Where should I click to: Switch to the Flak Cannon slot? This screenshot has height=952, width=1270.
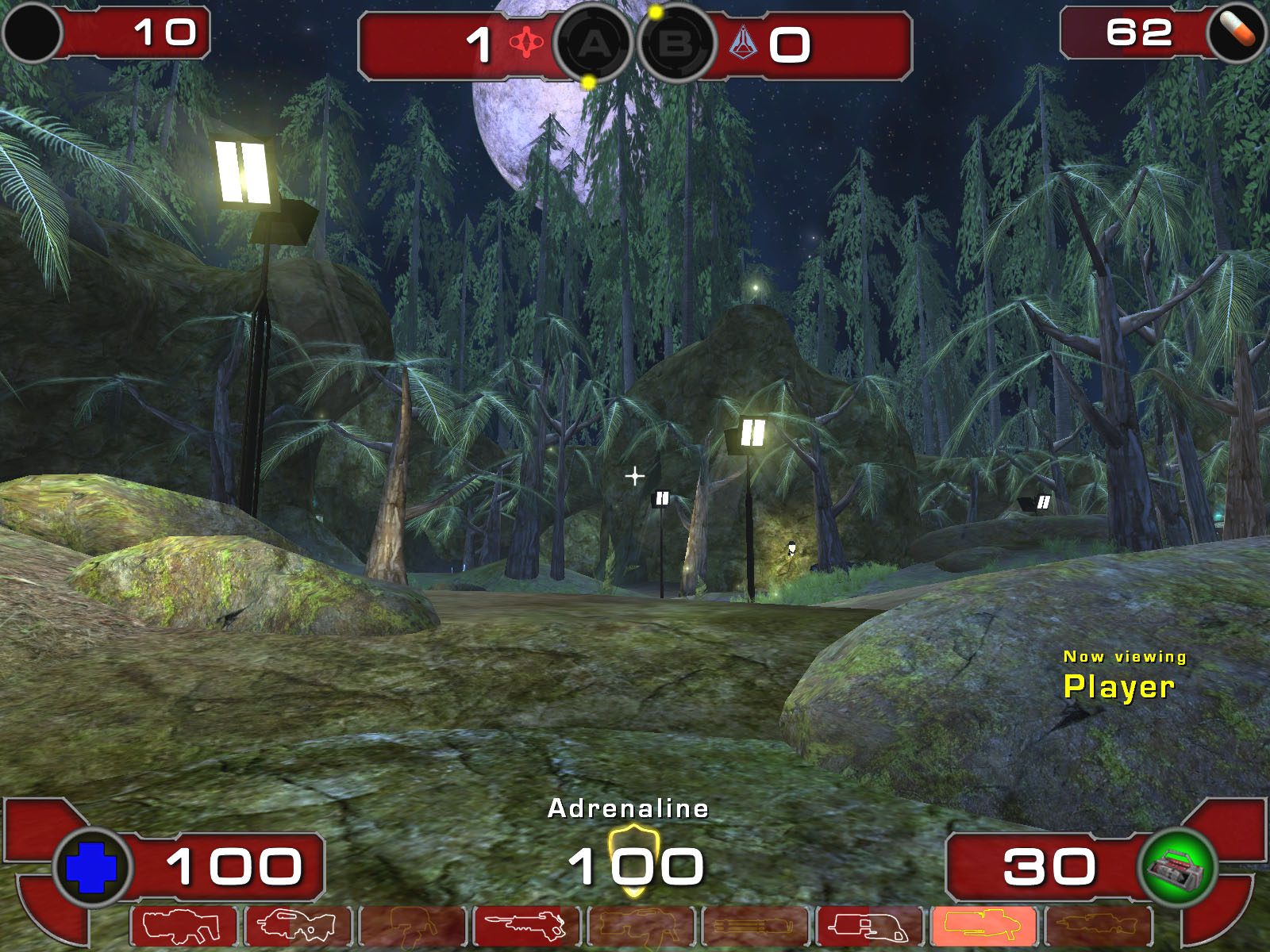[870, 927]
